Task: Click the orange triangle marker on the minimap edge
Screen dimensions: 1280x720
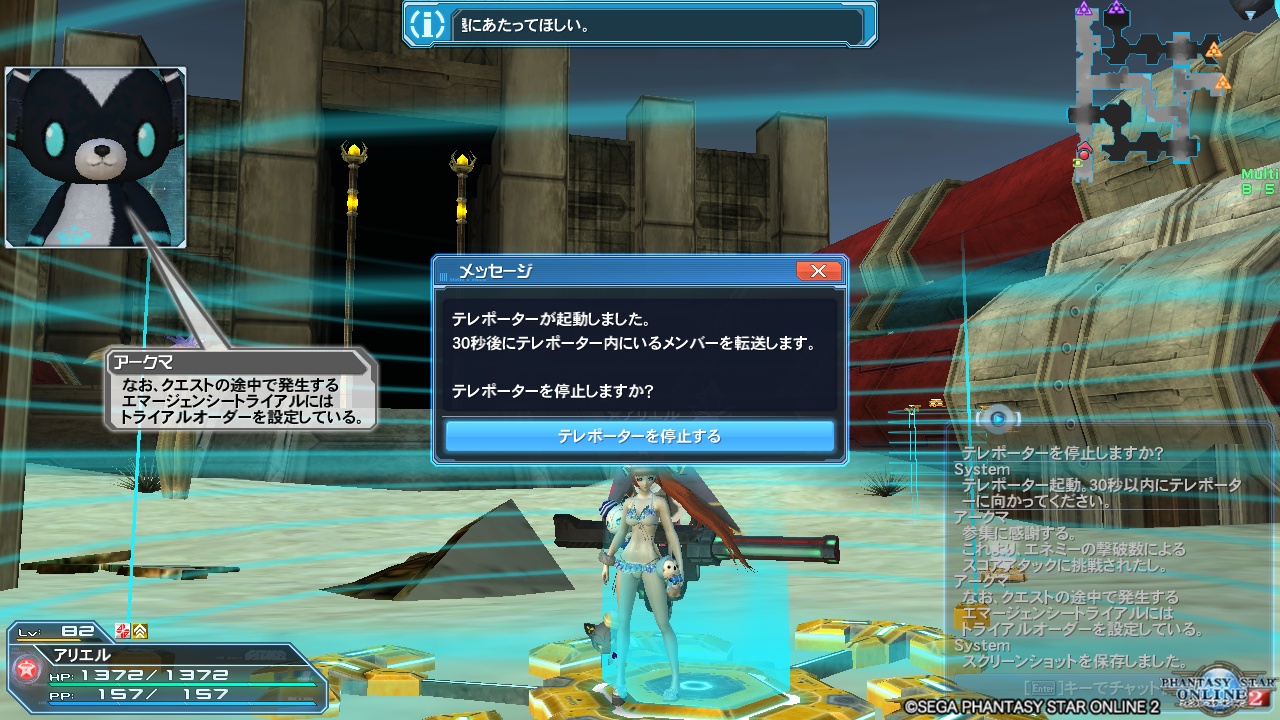Action: [1215, 51]
